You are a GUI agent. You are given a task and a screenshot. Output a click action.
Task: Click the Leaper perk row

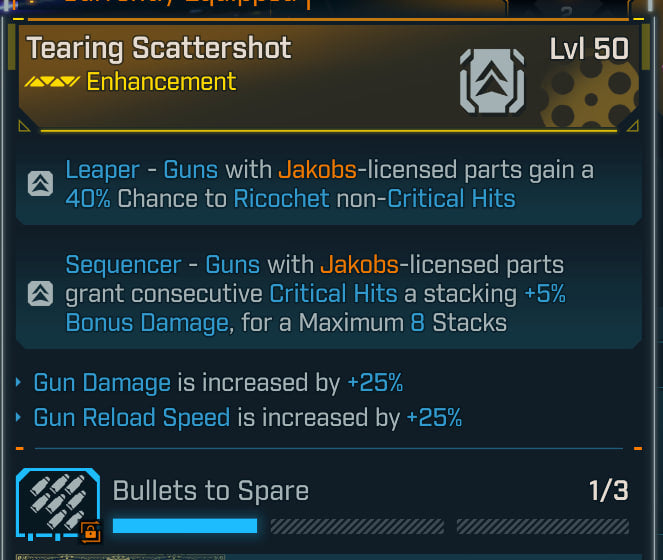[x=330, y=184]
